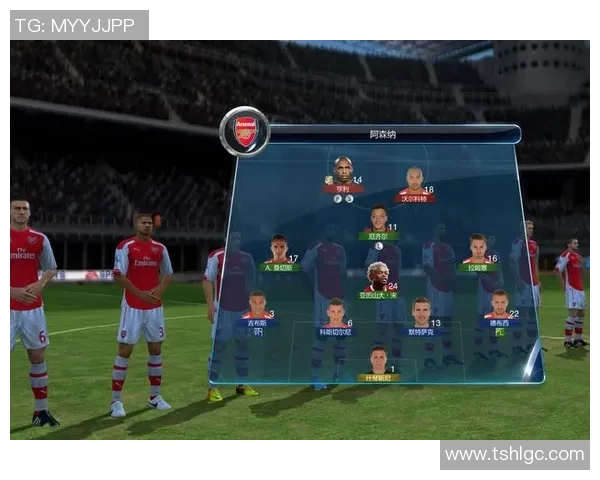Viewport: 600px width, 480px height.
Task: Pick Ramsey, number 16 midfielder
Action: coord(478,249)
